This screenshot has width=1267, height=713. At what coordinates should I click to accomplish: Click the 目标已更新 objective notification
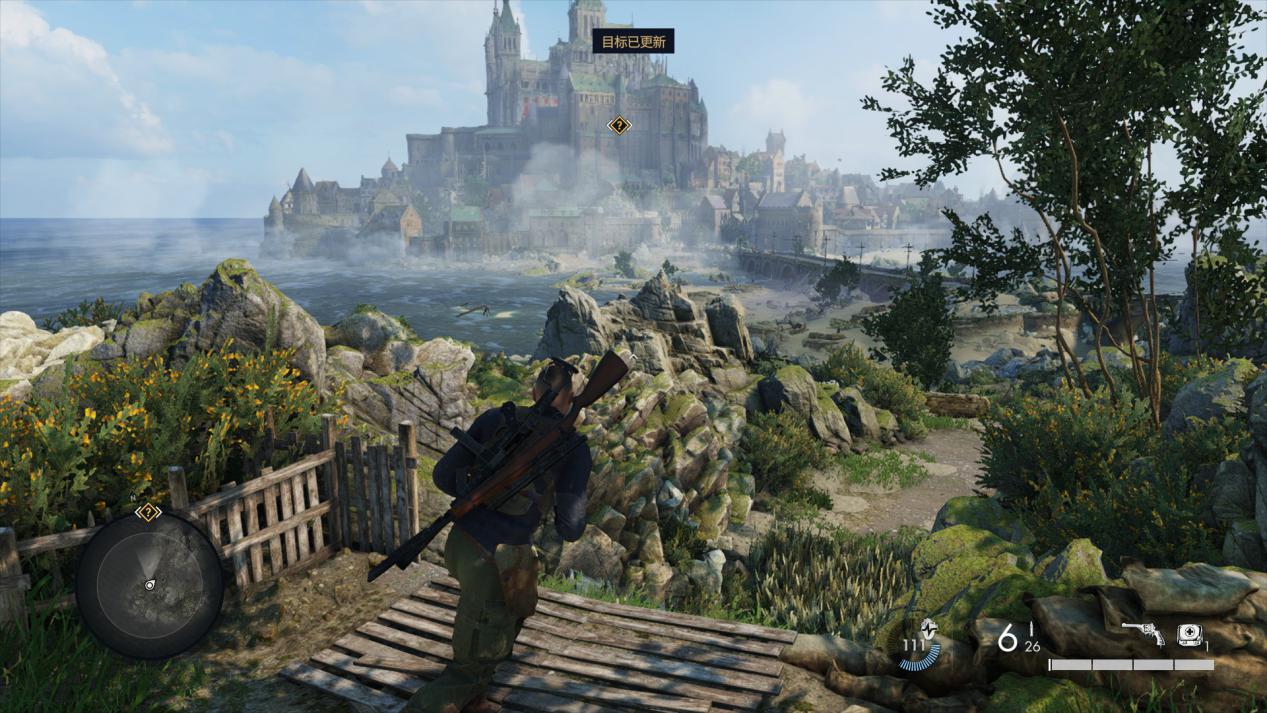(633, 41)
